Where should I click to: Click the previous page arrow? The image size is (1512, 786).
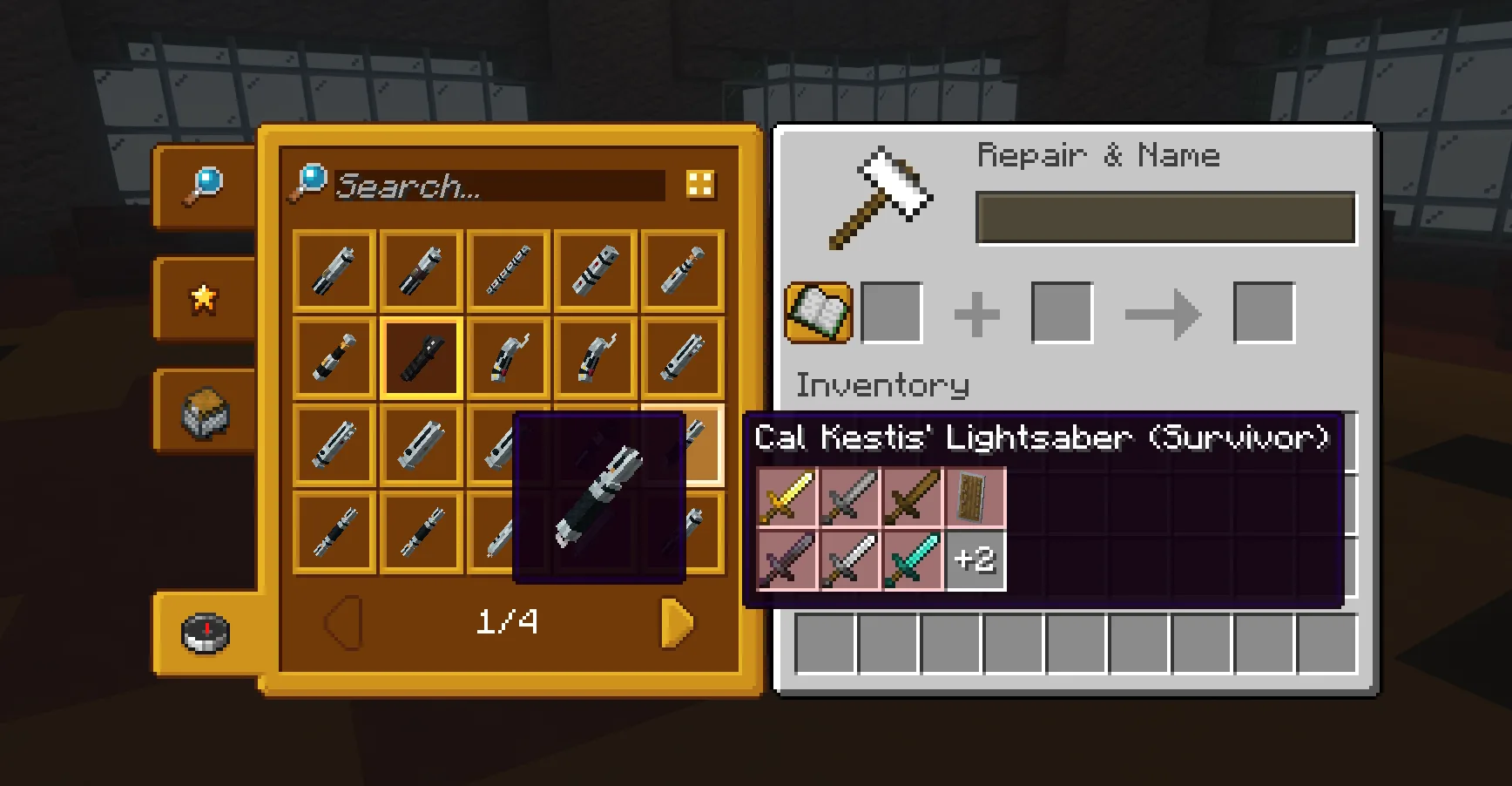click(343, 622)
